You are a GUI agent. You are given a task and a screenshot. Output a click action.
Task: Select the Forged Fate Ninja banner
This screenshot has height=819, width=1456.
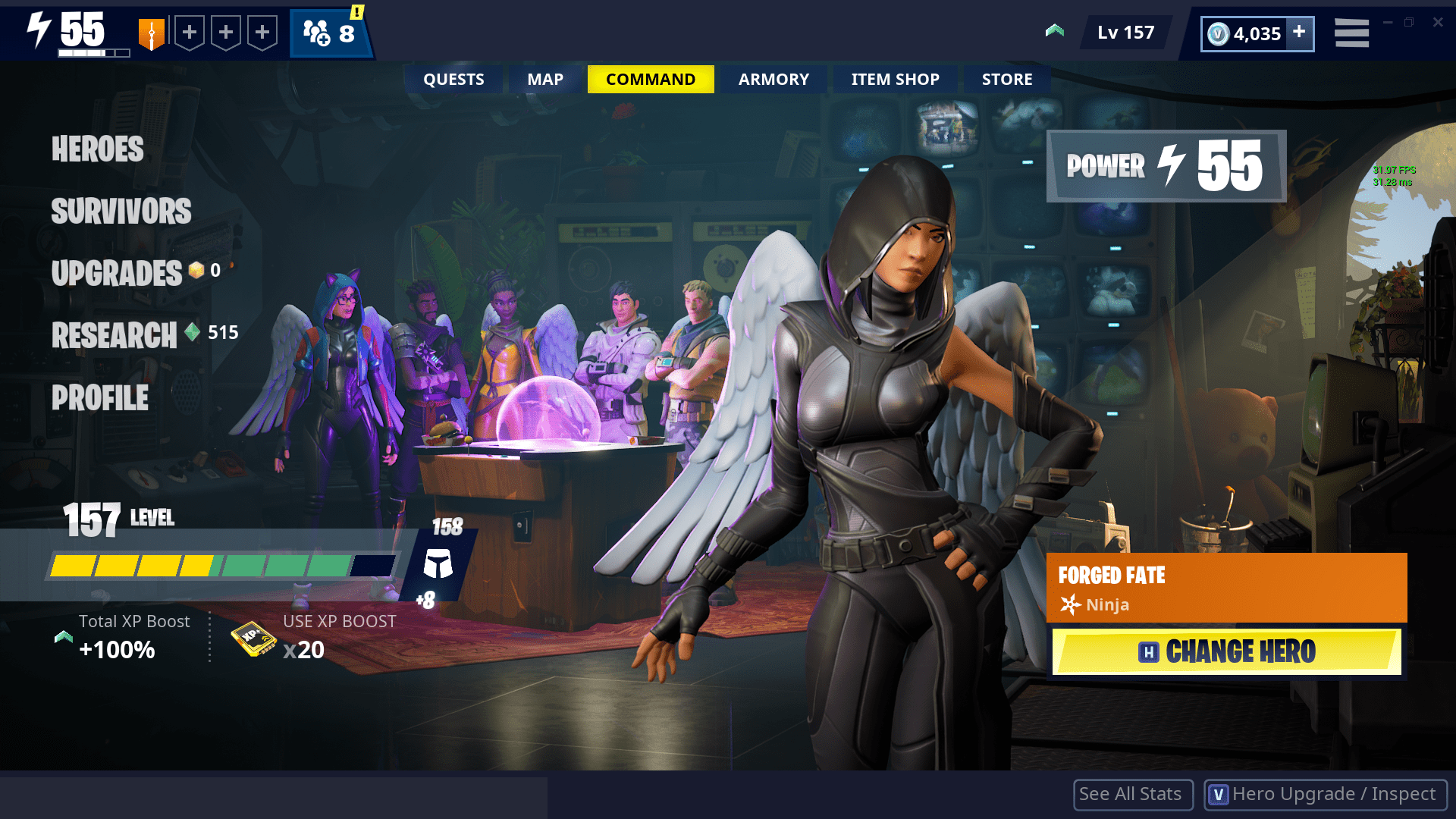click(1226, 588)
